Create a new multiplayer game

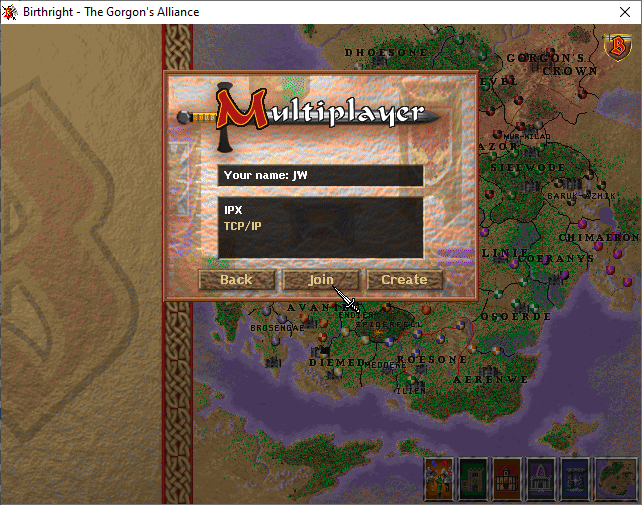(x=404, y=280)
